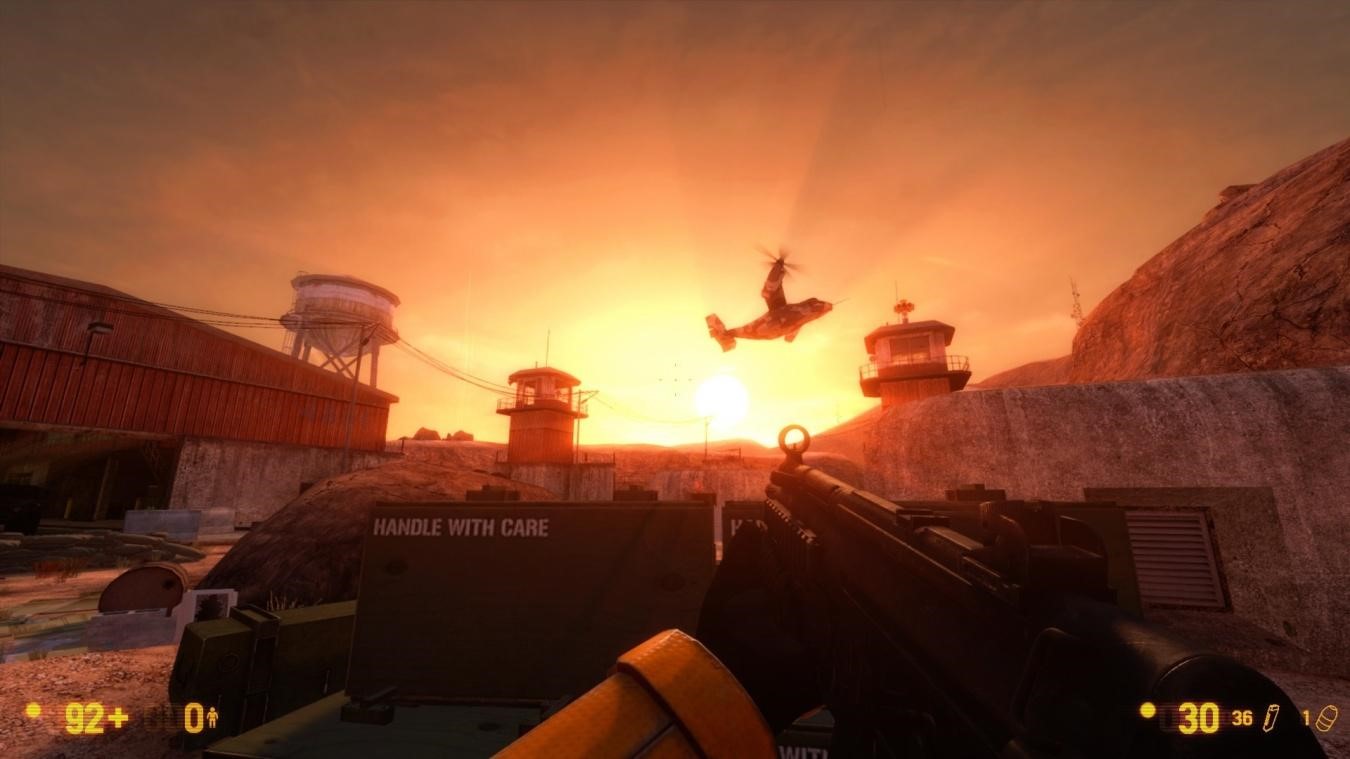Click the grenade icon in the HUD
This screenshot has width=1350, height=759.
(1328, 717)
